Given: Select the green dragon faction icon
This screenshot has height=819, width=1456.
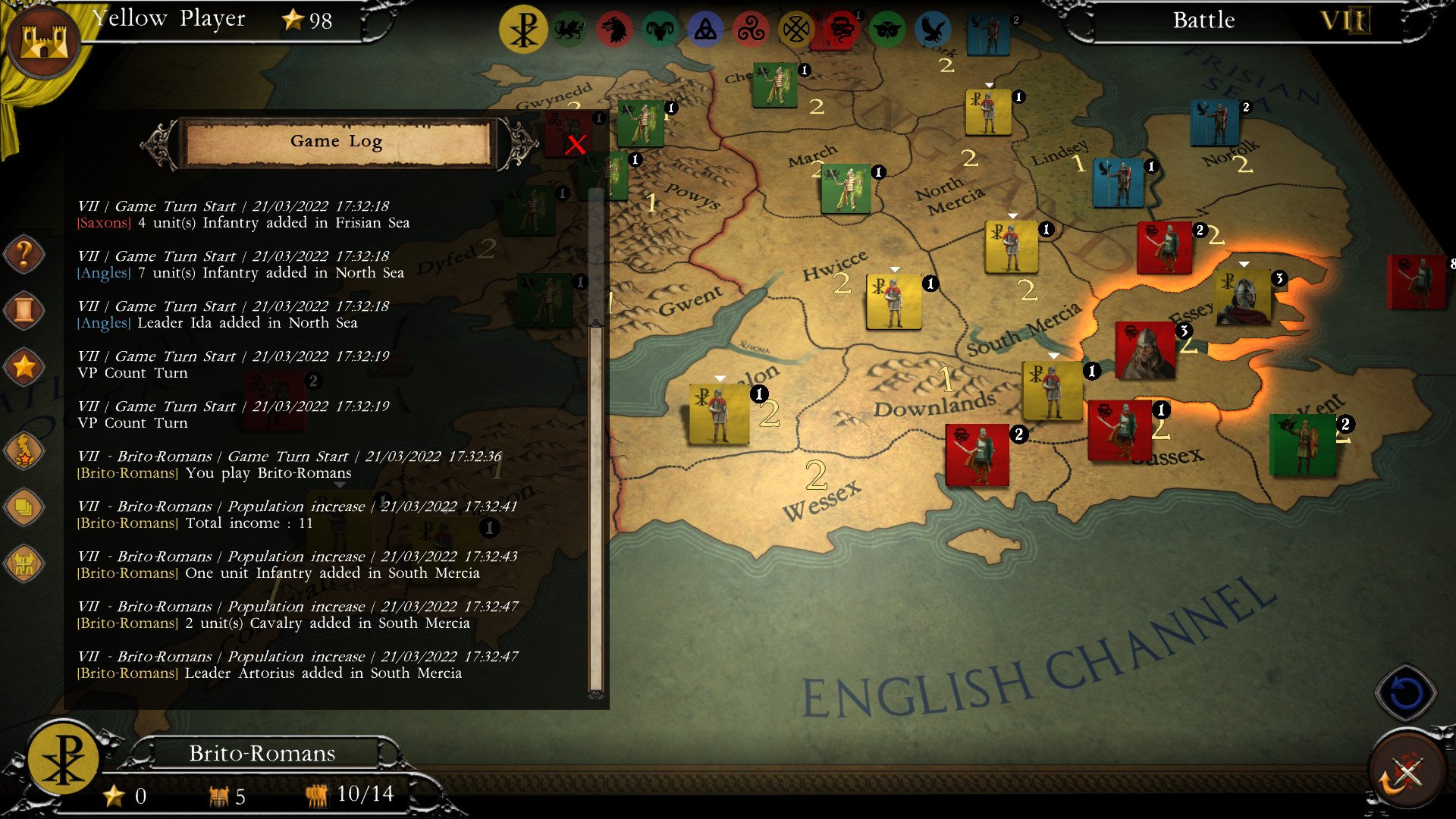Looking at the screenshot, I should (x=570, y=29).
